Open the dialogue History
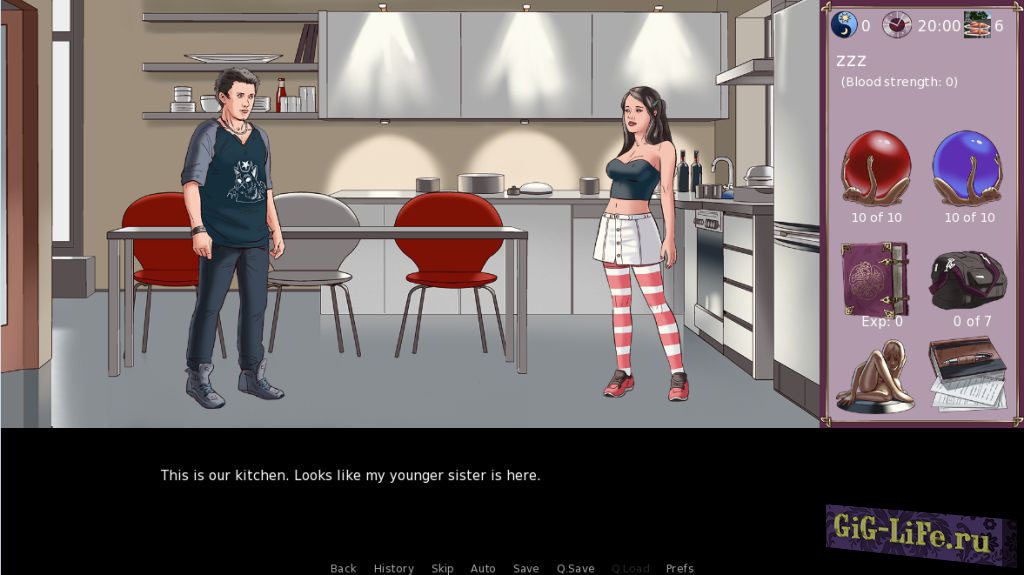Image resolution: width=1024 pixels, height=575 pixels. [x=393, y=568]
